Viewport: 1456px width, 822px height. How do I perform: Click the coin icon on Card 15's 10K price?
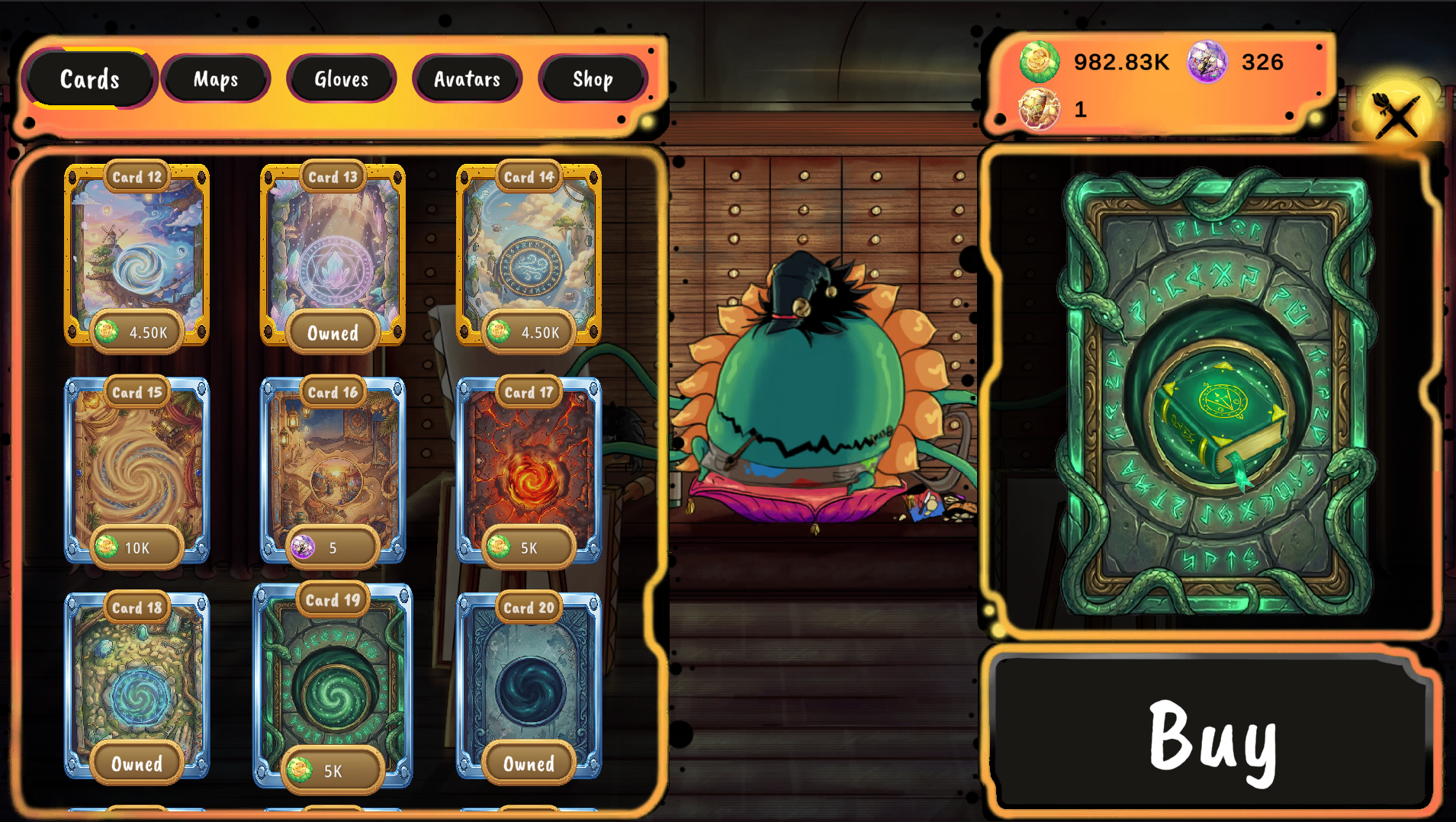(x=106, y=547)
